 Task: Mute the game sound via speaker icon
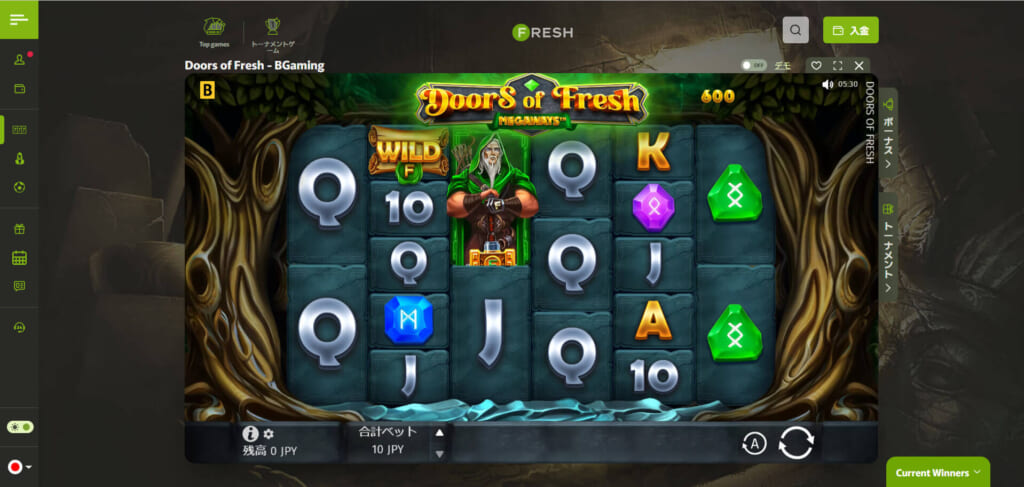827,85
